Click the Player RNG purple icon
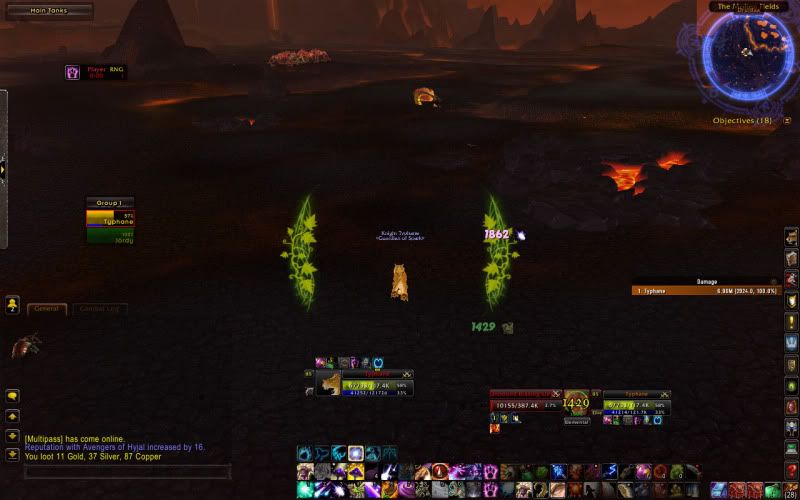This screenshot has height=500, width=800. pyautogui.click(x=73, y=72)
